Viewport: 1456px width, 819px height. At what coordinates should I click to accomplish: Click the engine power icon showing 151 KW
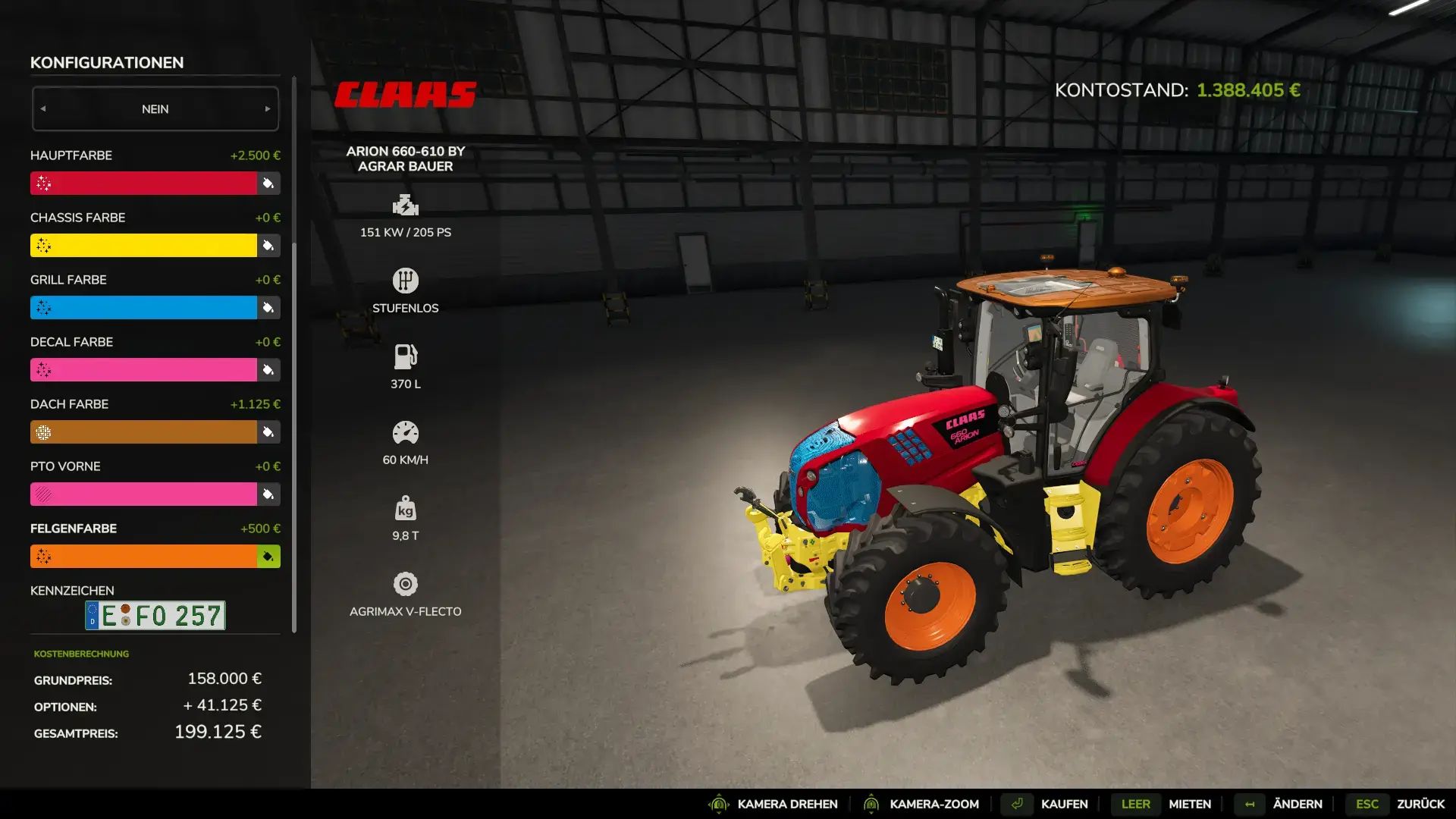click(406, 205)
